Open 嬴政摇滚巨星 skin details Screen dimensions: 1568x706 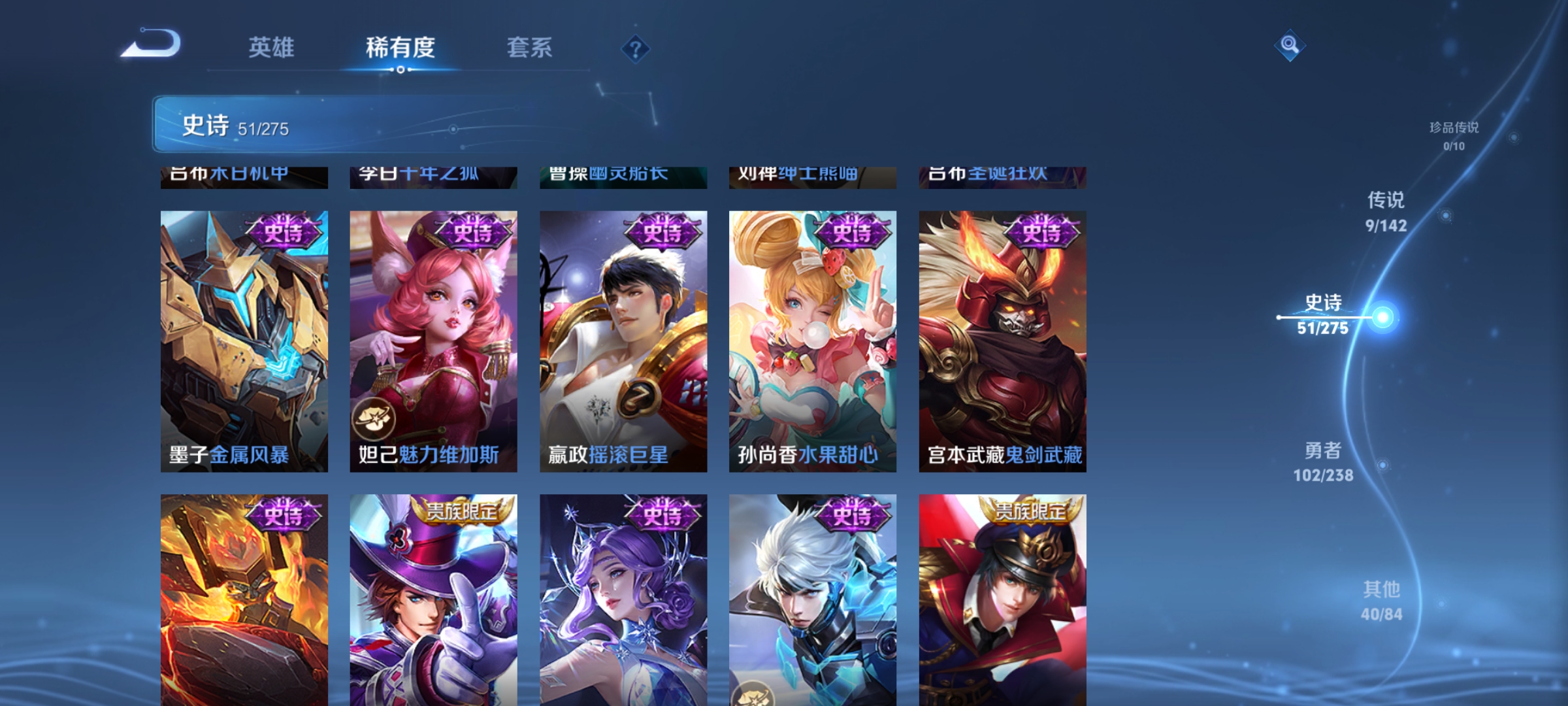point(623,340)
